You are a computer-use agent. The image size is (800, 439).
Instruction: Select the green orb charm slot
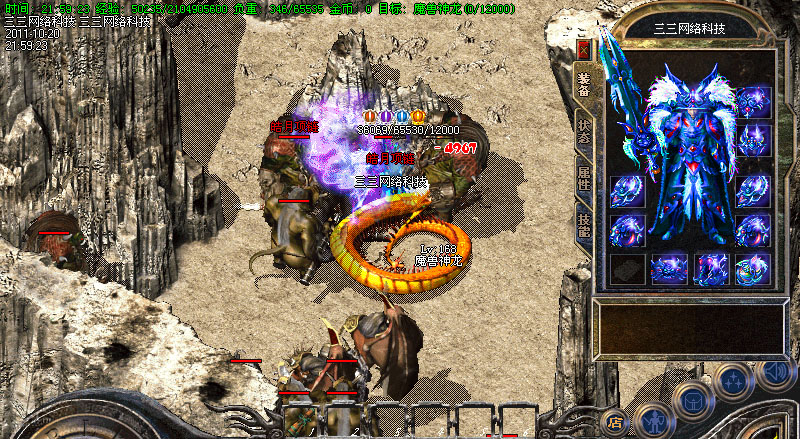tap(753, 269)
